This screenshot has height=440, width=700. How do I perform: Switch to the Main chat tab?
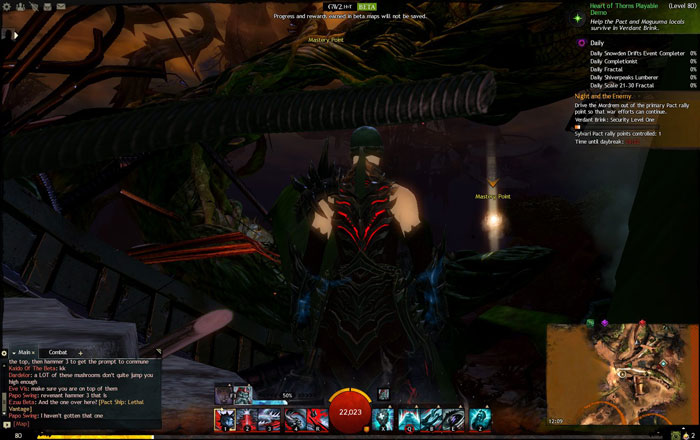click(x=24, y=352)
